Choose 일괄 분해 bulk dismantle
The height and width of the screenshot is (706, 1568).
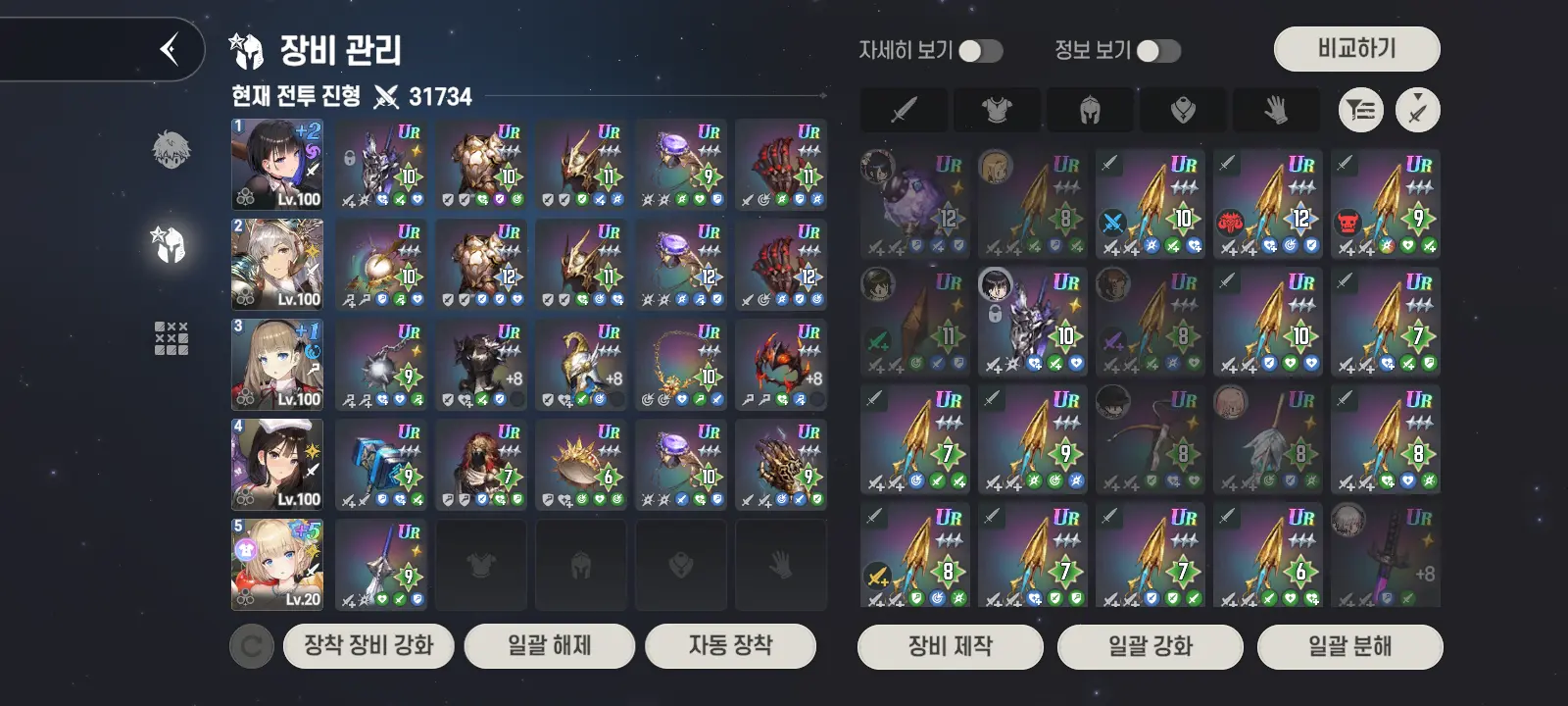tap(1349, 647)
